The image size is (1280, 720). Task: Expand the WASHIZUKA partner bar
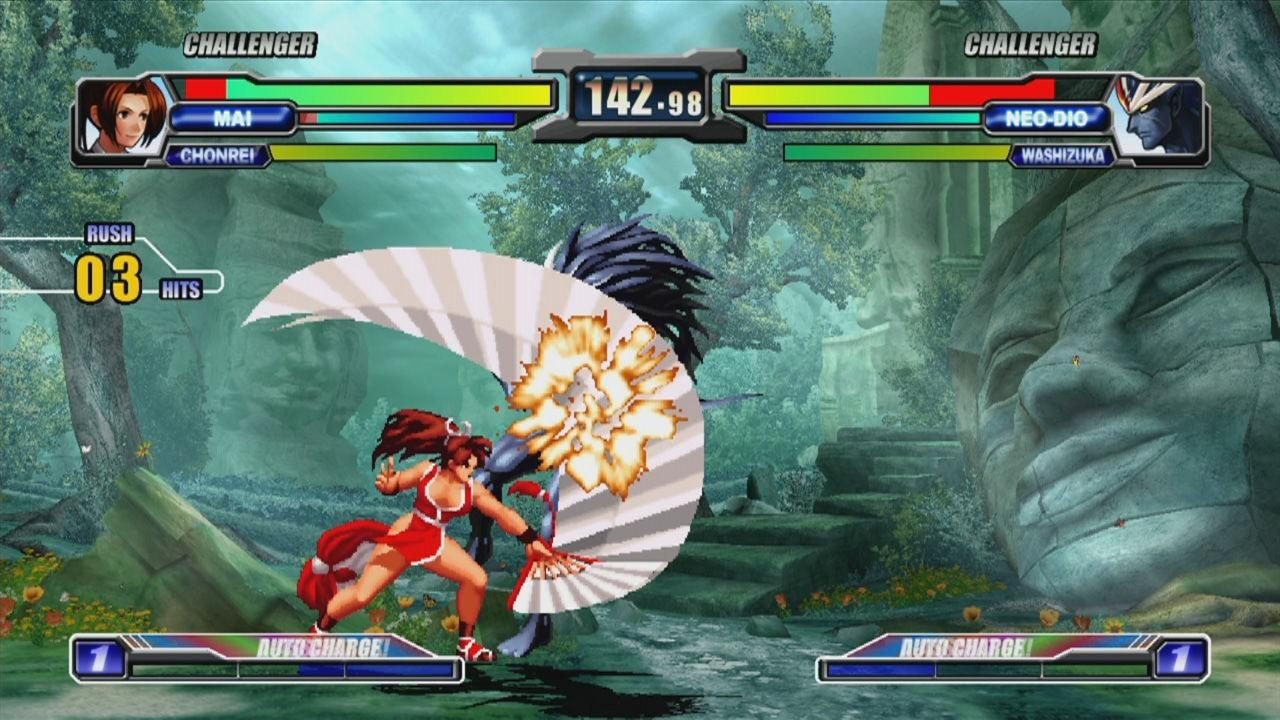[1062, 156]
